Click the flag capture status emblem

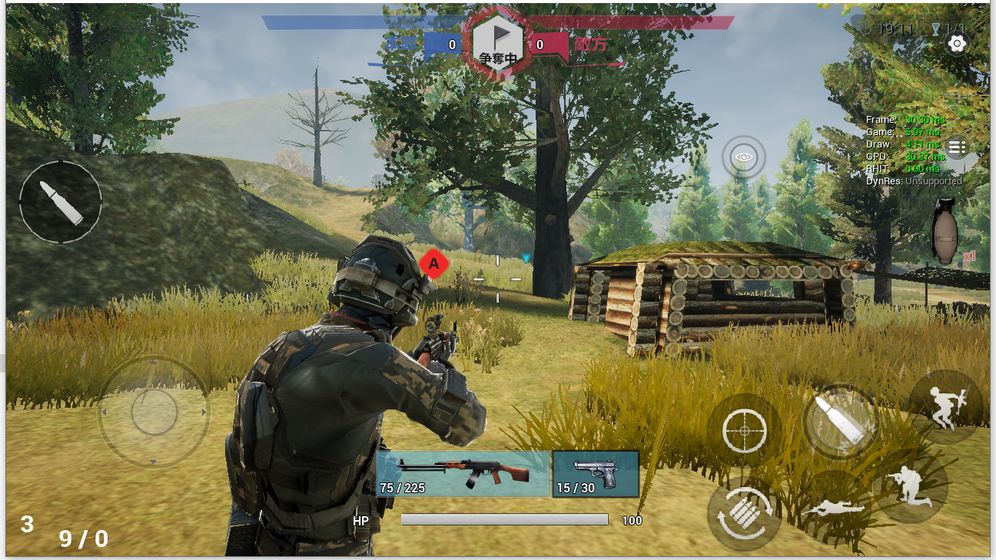498,42
